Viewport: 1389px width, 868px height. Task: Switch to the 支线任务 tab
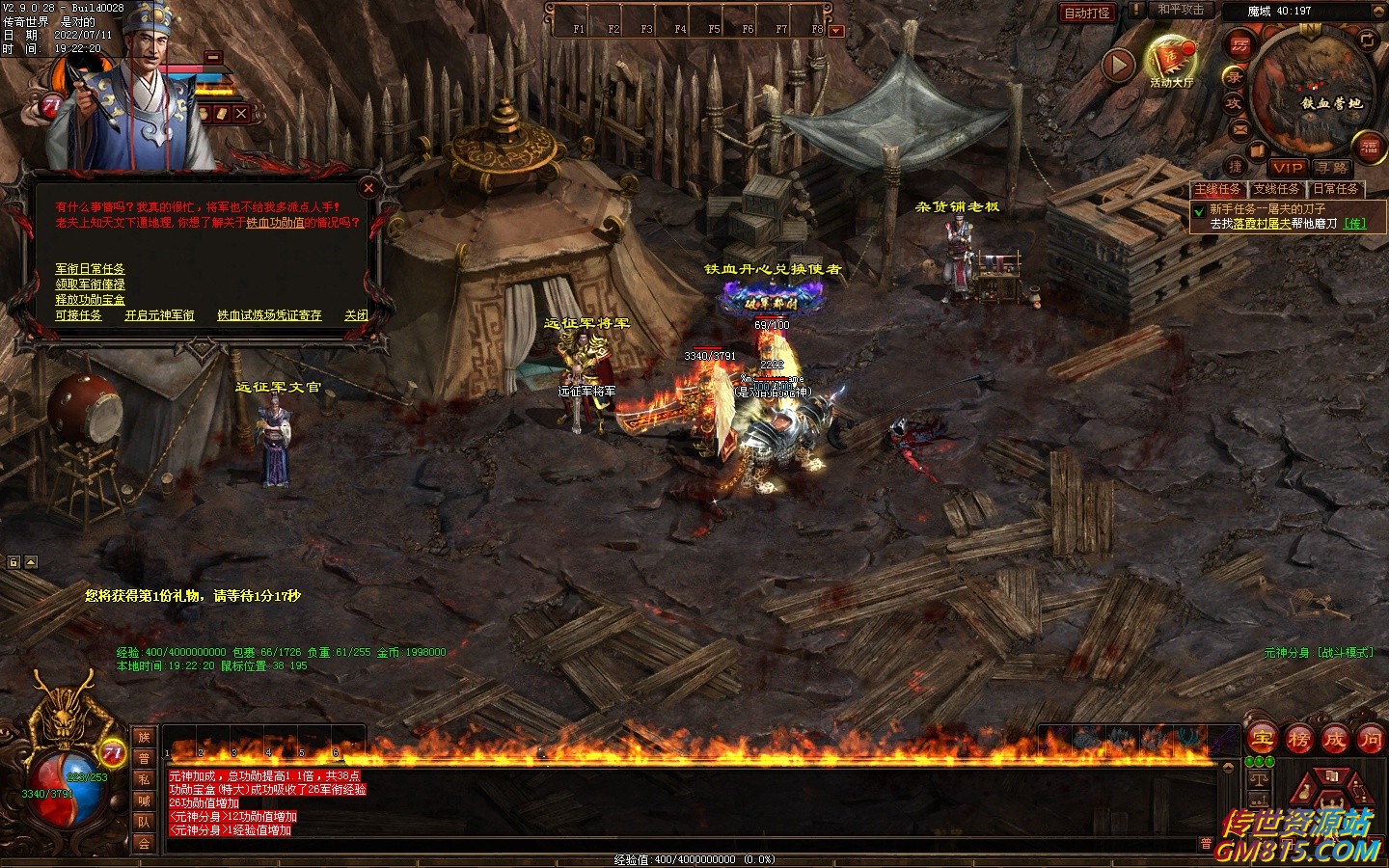point(1276,189)
